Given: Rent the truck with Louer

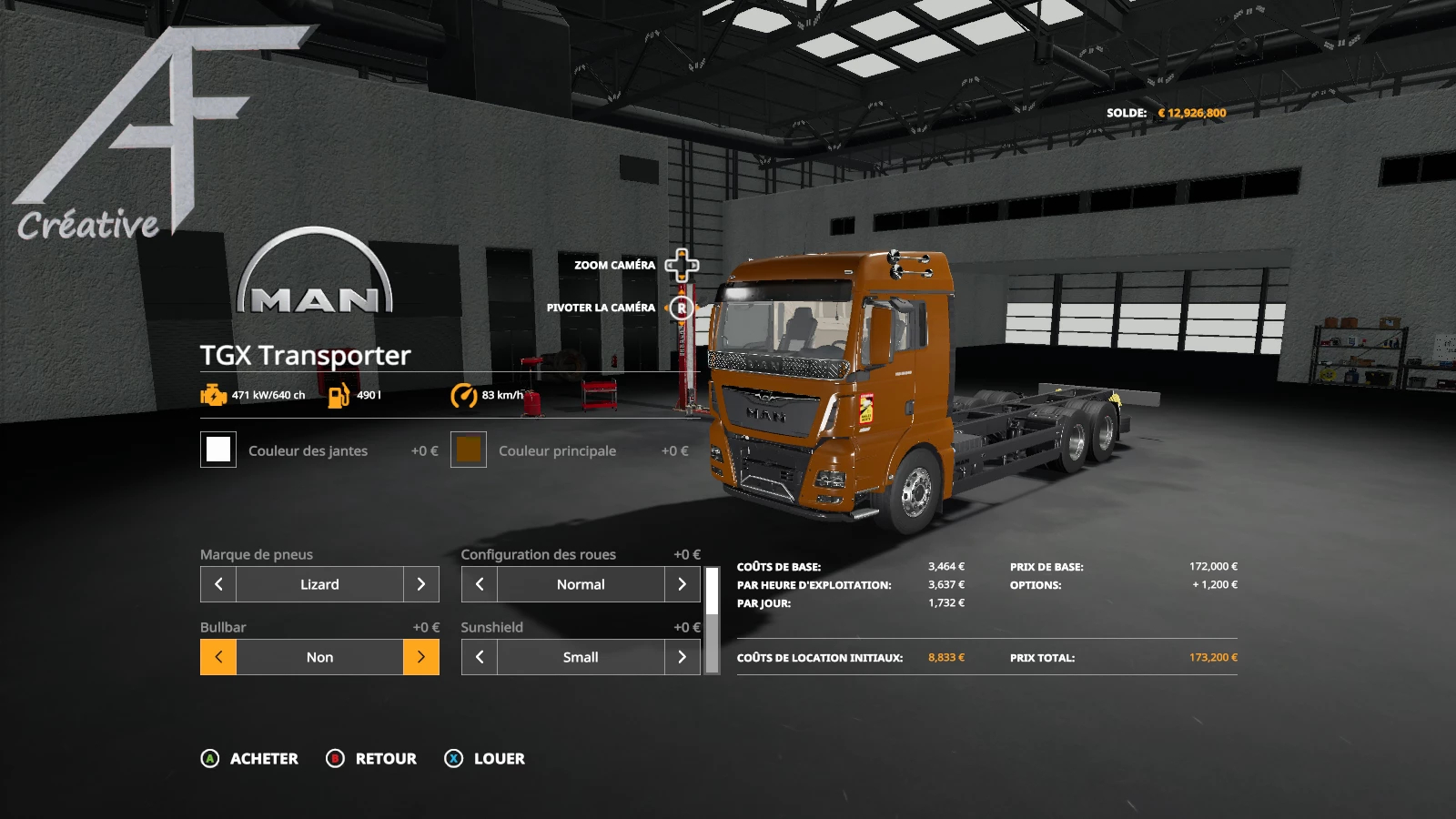Looking at the screenshot, I should click(x=484, y=759).
